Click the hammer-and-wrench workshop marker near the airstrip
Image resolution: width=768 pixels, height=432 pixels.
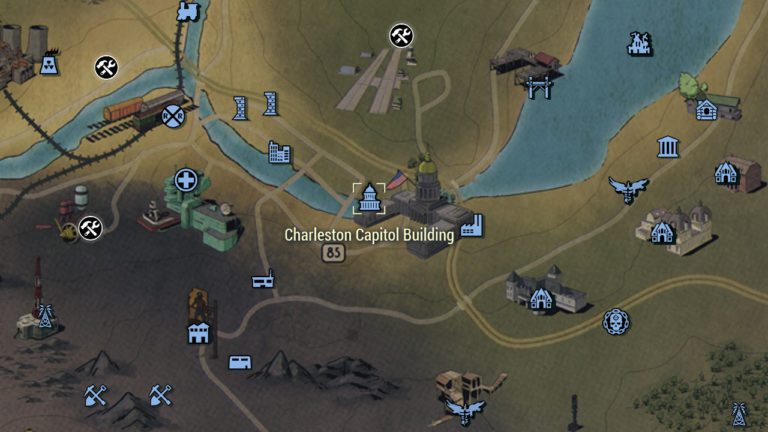coord(402,37)
